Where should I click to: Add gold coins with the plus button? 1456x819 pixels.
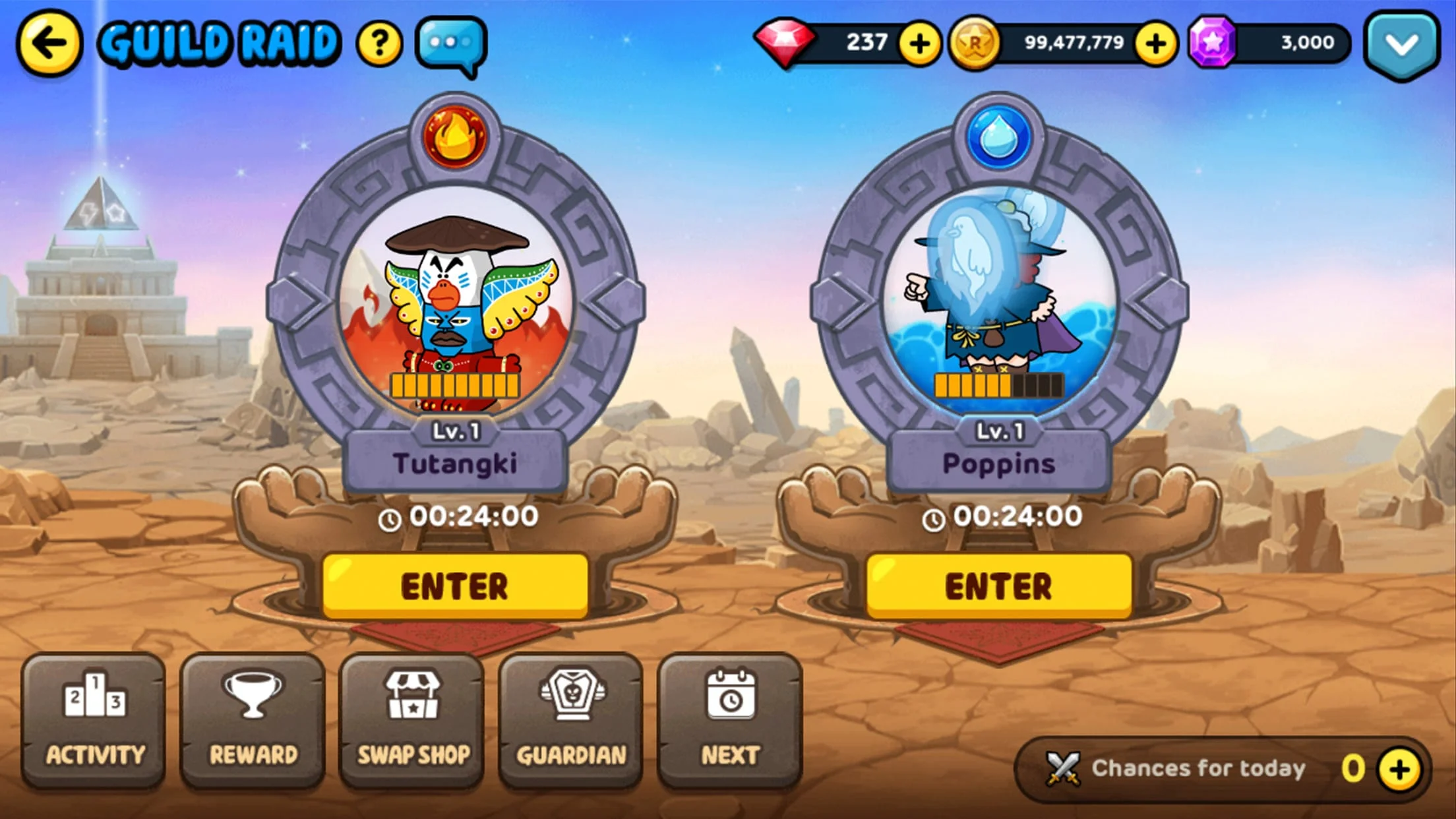[x=1155, y=43]
